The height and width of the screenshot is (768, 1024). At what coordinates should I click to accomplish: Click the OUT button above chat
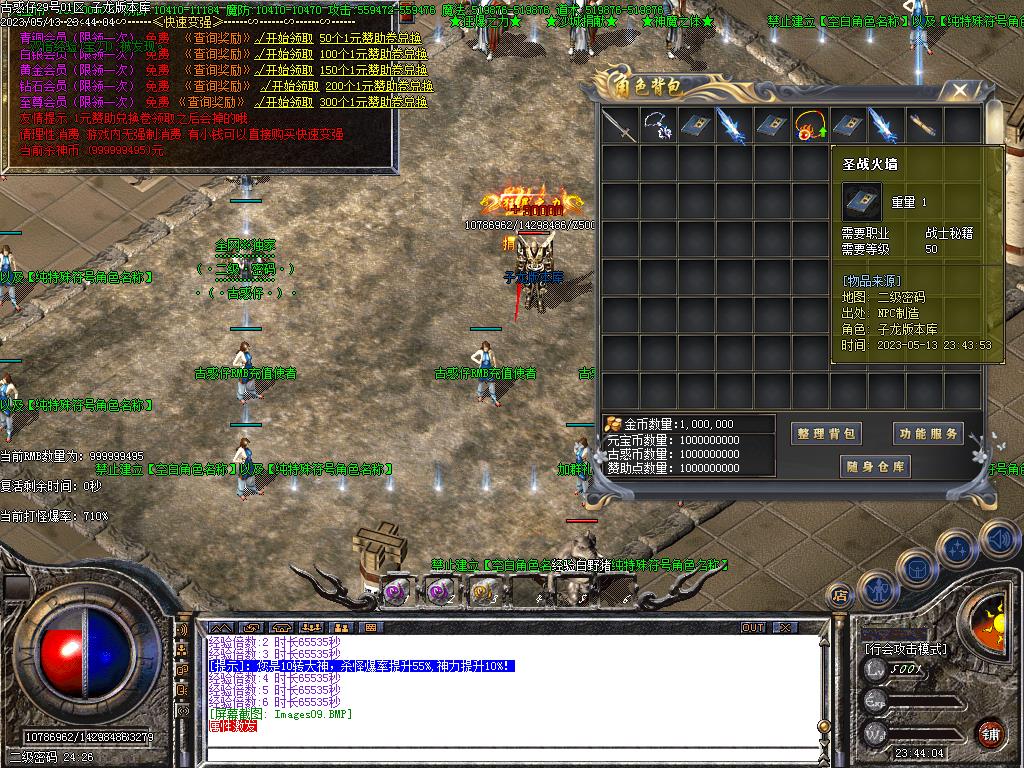[x=752, y=627]
